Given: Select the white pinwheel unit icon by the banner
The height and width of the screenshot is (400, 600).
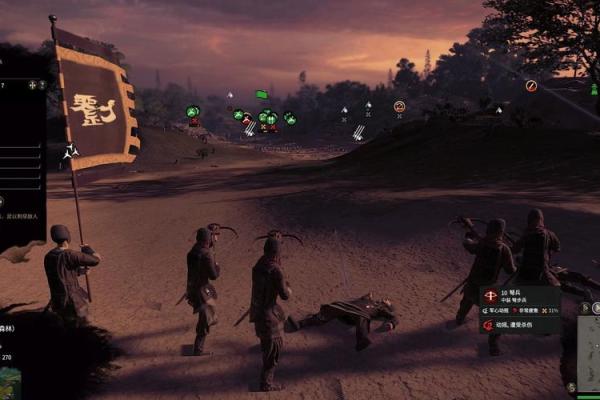Looking at the screenshot, I should (70, 152).
